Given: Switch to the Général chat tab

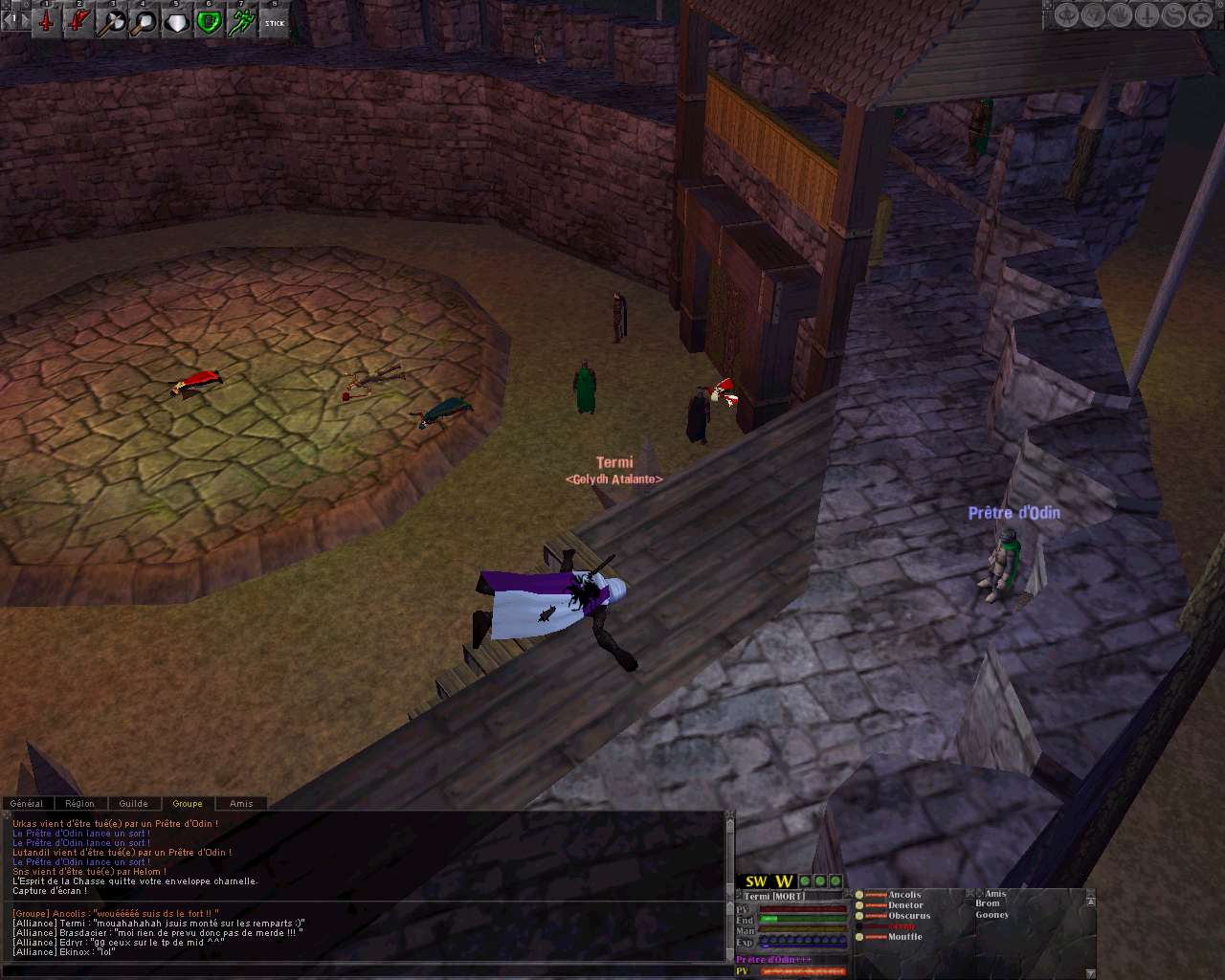Looking at the screenshot, I should pos(27,804).
